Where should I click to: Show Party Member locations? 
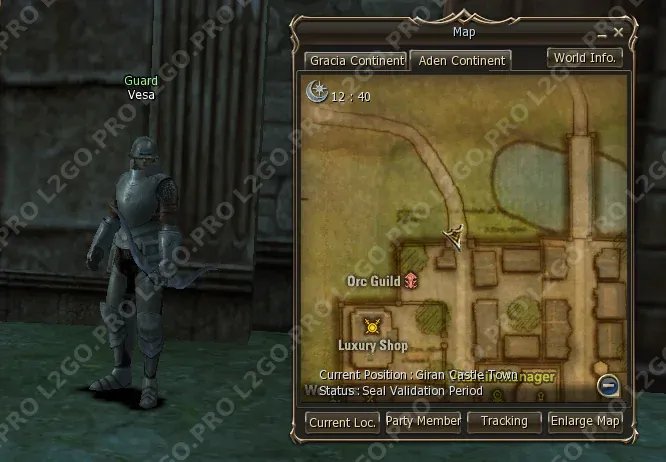pyautogui.click(x=423, y=422)
